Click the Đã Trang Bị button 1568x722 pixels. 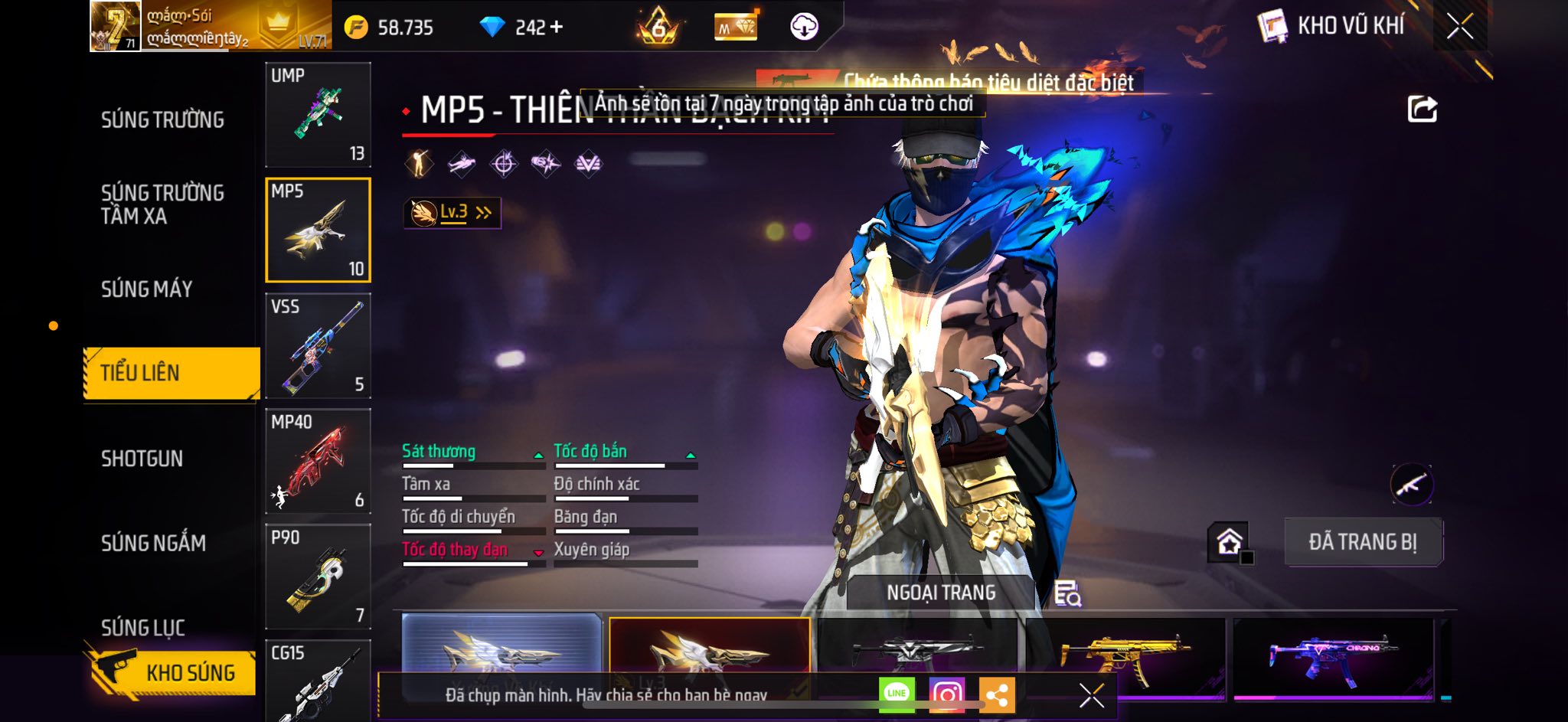(1363, 542)
